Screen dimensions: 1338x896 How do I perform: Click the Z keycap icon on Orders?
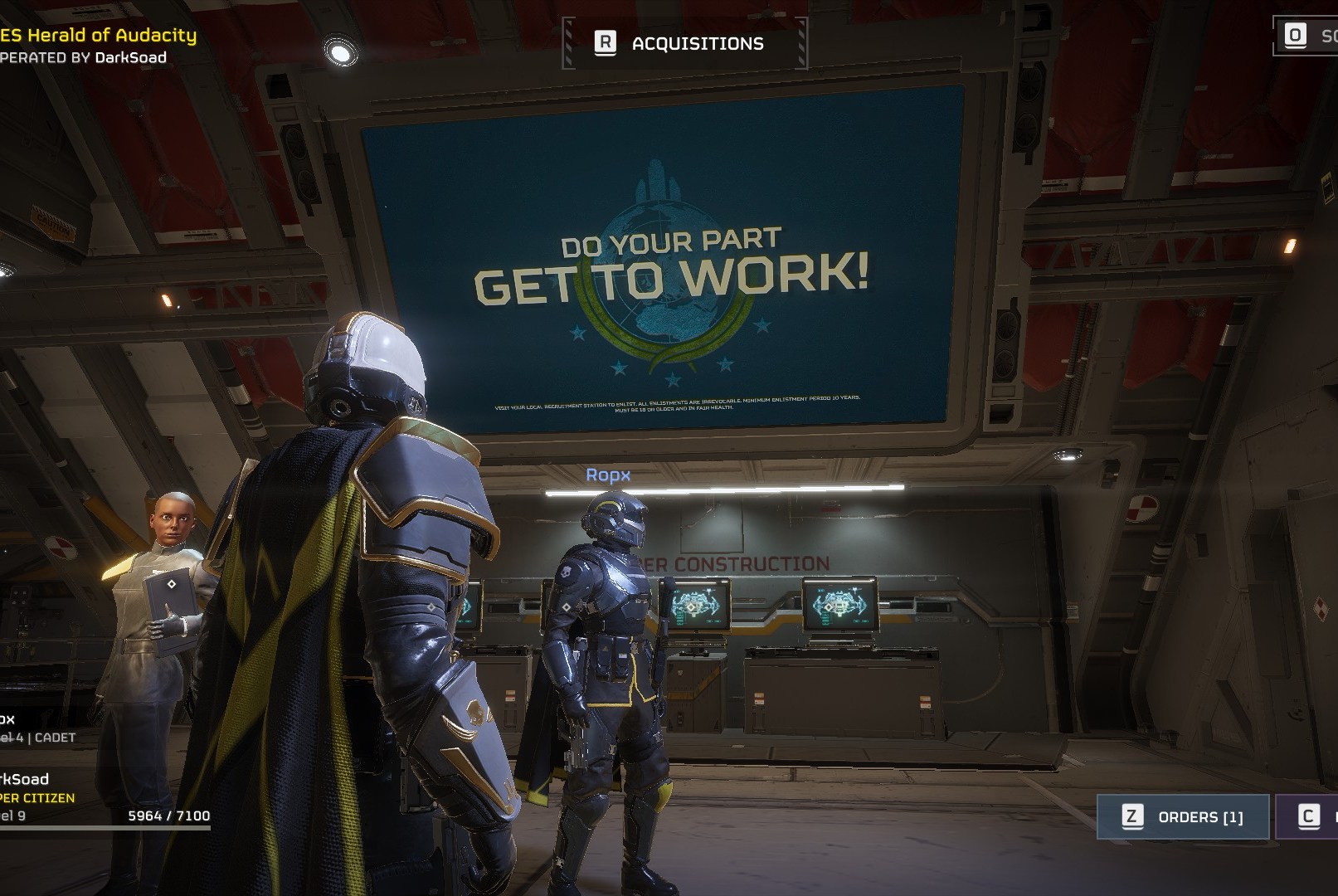coord(1131,816)
